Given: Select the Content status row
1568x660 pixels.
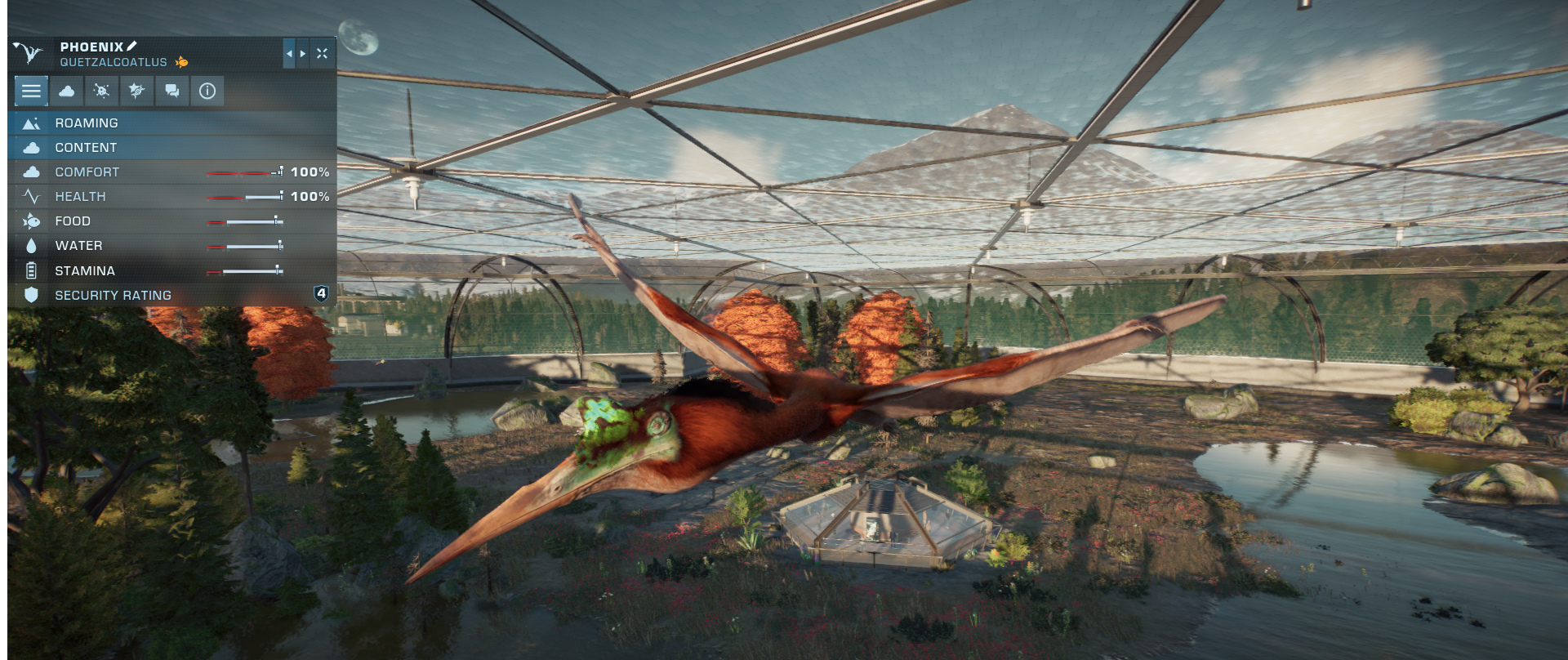Looking at the screenshot, I should pos(171,148).
